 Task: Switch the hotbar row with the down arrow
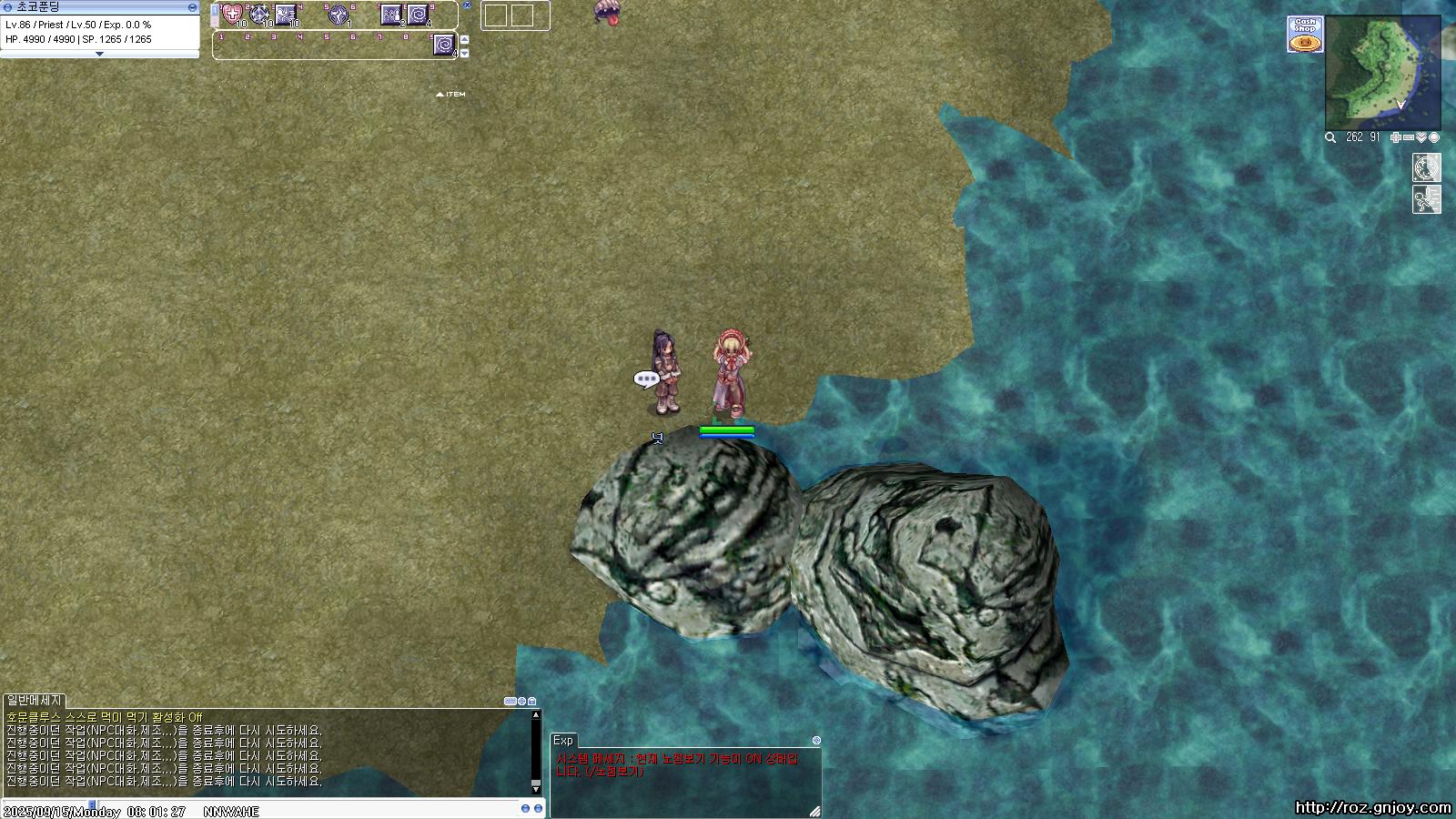[464, 53]
